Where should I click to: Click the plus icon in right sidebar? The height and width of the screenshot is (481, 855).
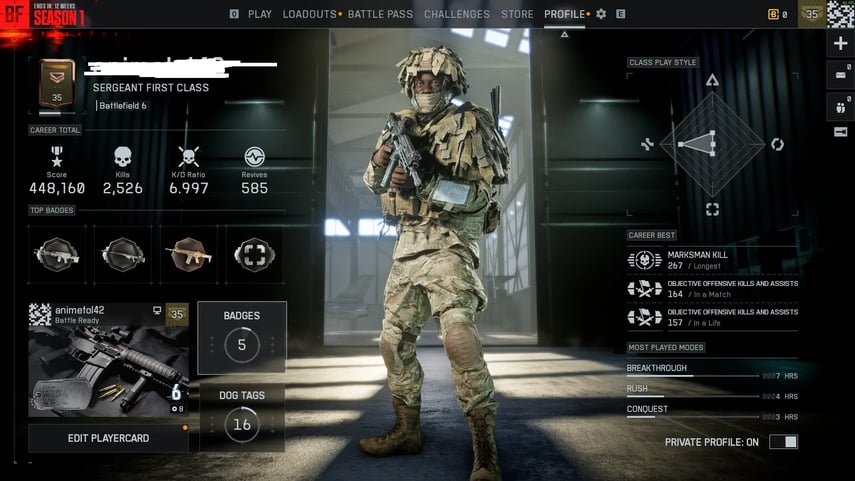(840, 44)
